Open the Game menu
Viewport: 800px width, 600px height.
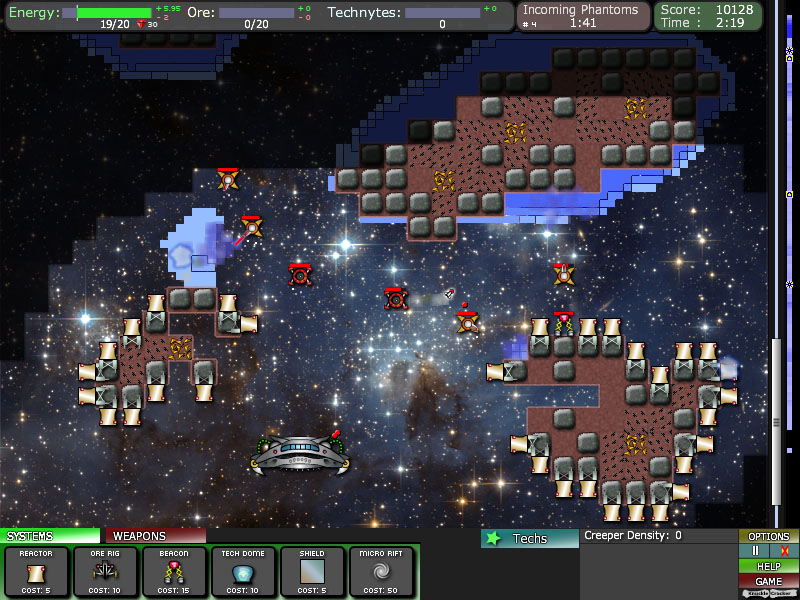[769, 581]
